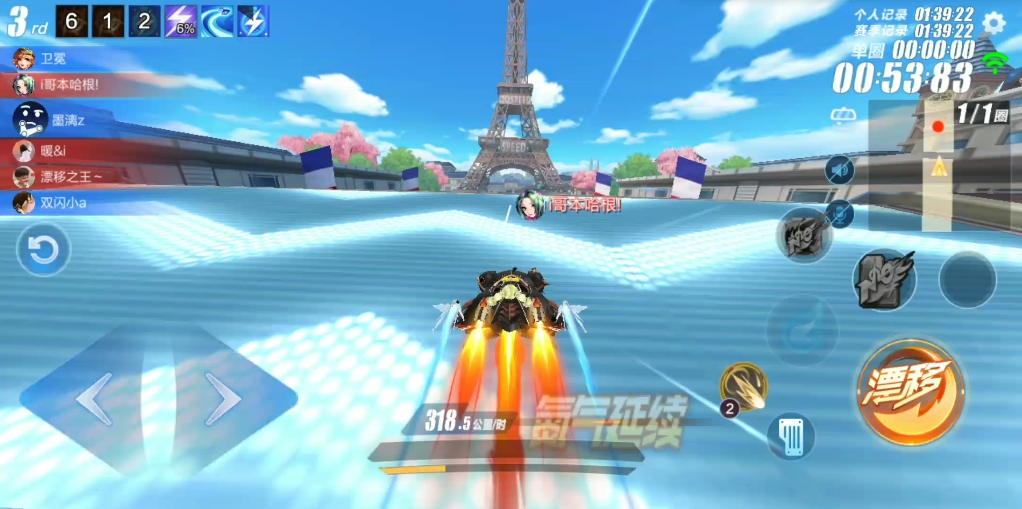Tap the circular reset arrow button

pos(44,250)
